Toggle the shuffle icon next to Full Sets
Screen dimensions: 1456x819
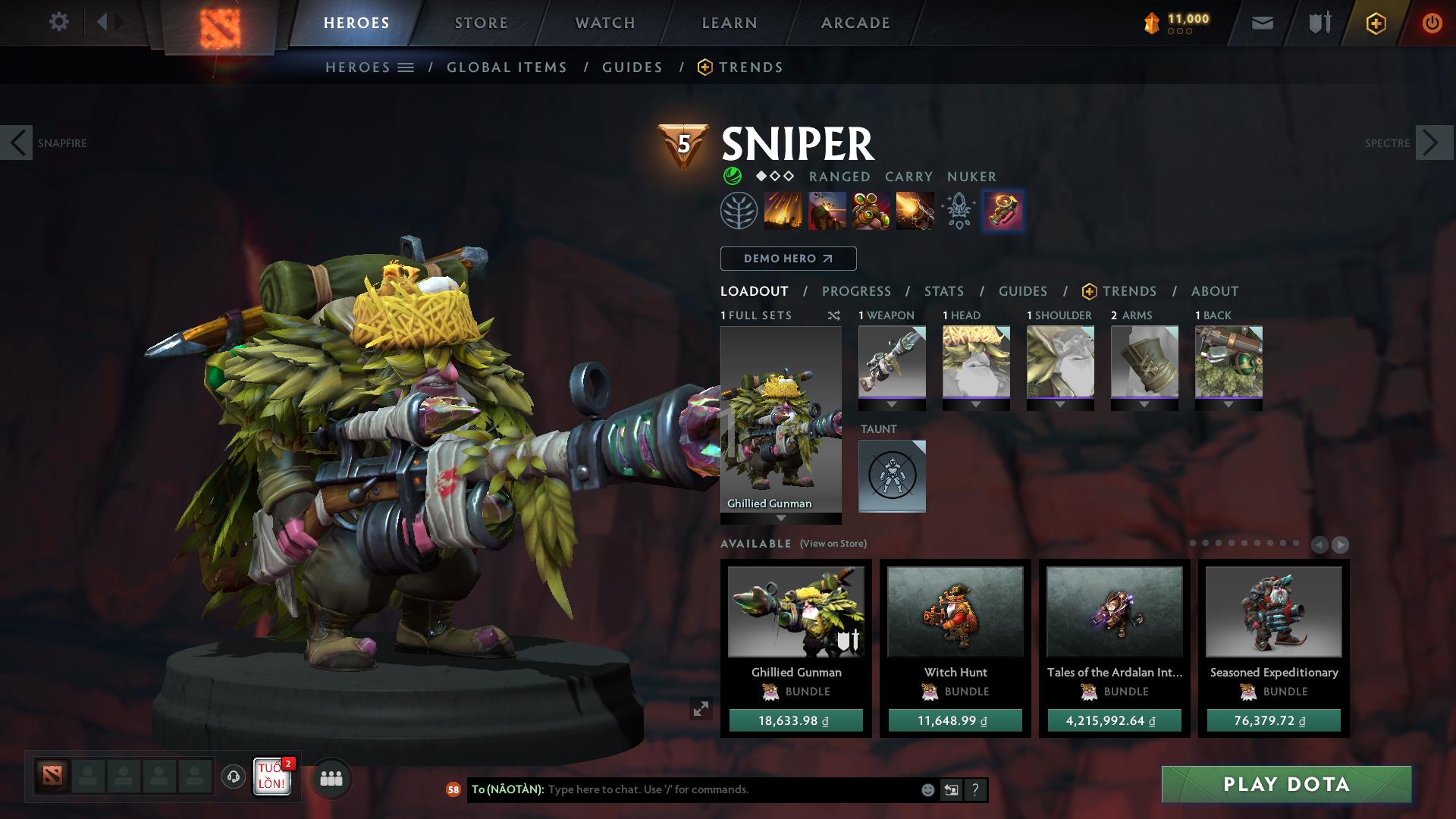tap(833, 315)
